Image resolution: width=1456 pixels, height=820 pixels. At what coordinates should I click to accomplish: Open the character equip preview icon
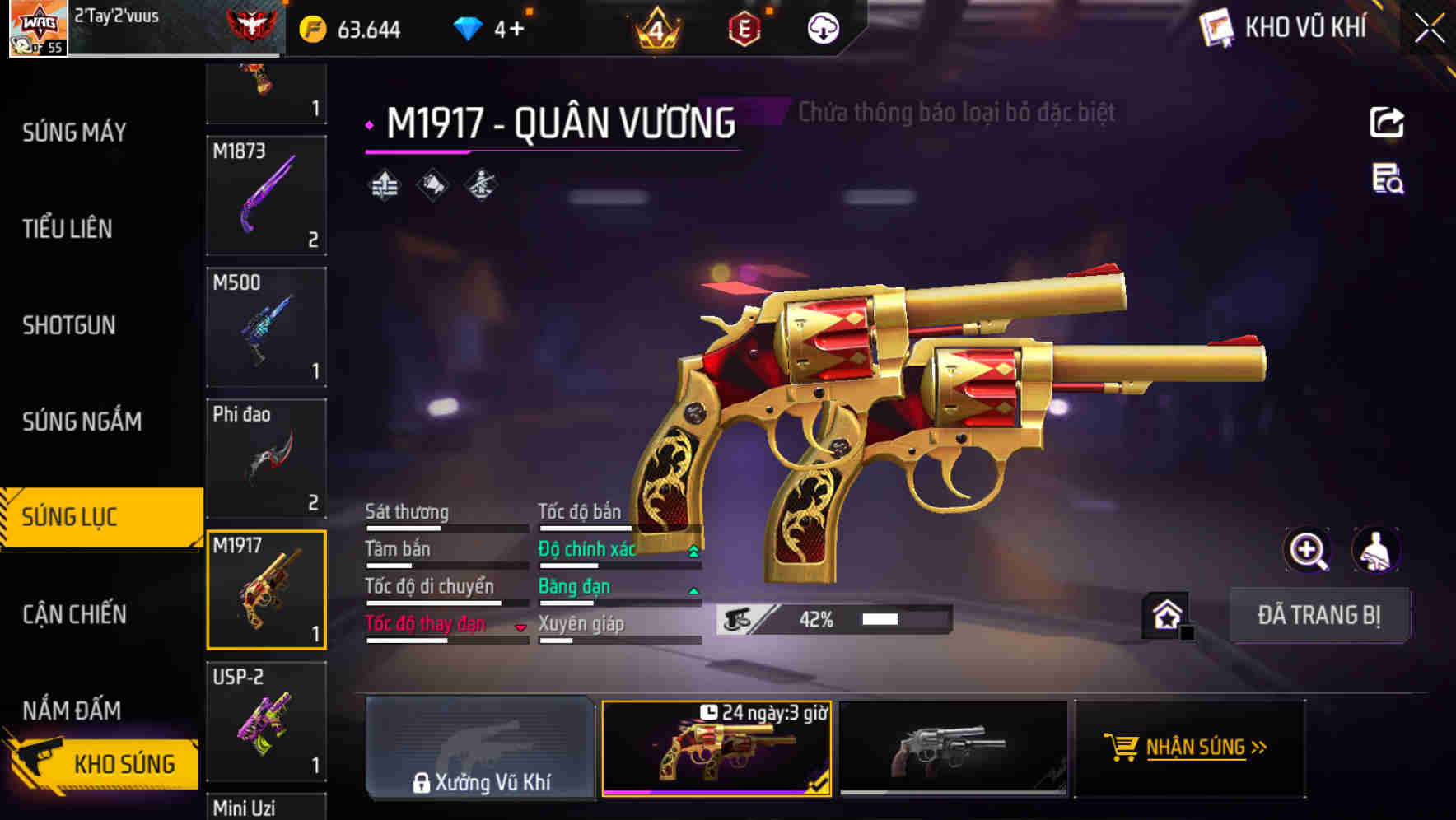coord(1374,550)
